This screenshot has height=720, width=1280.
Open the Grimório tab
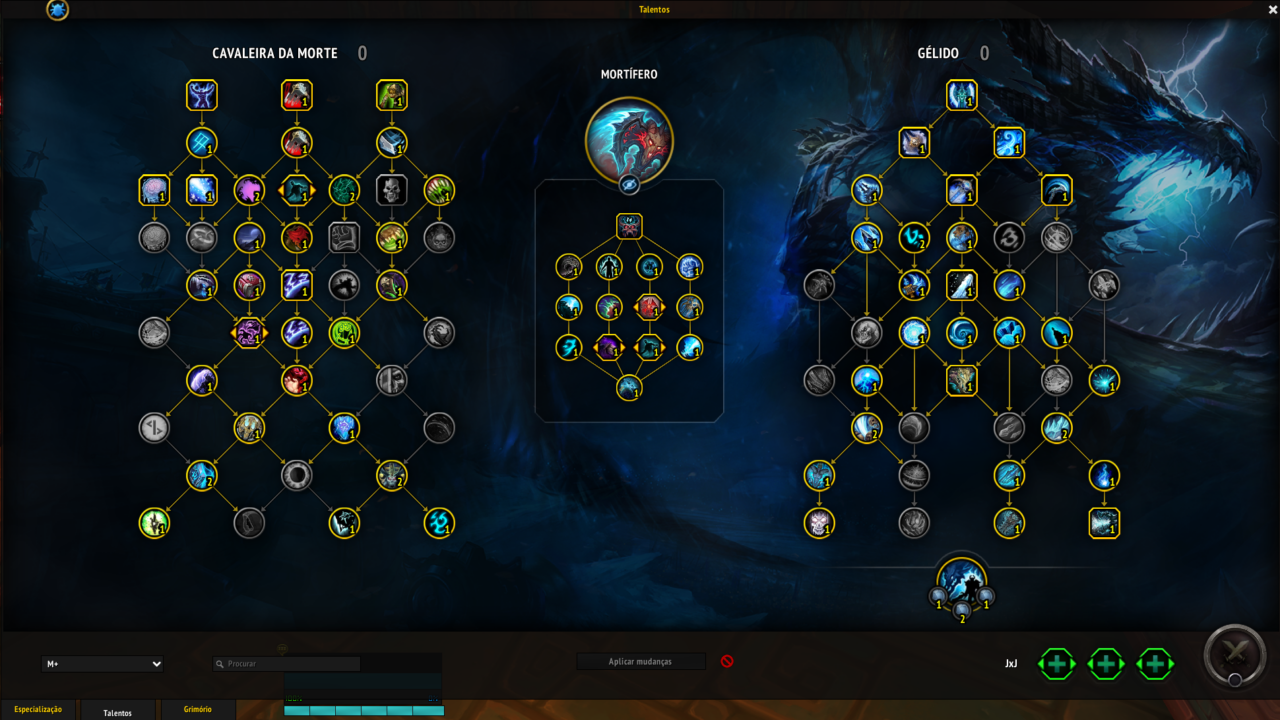point(197,710)
